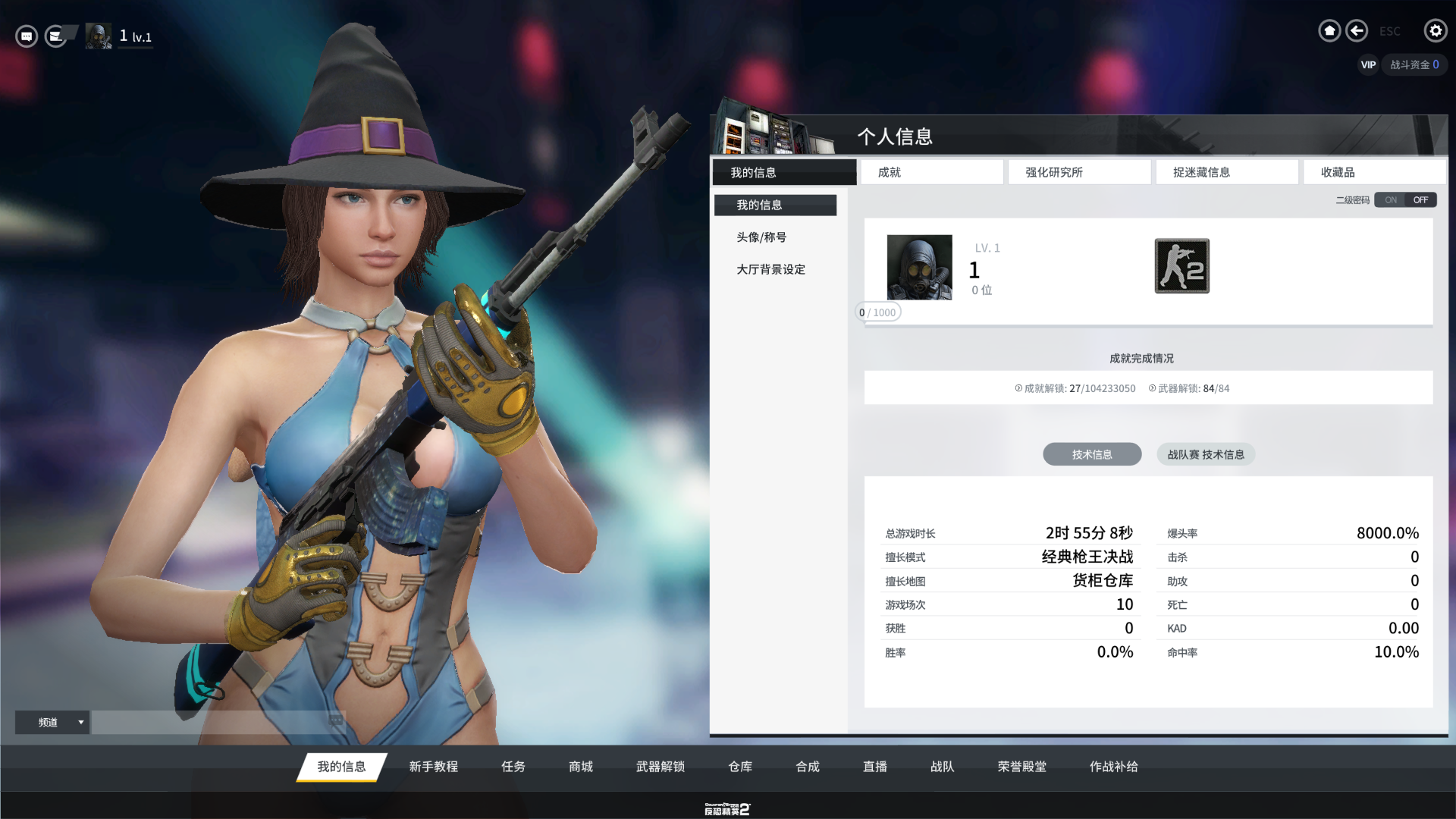Image resolution: width=1456 pixels, height=819 pixels.
Task: View the 荣誉殿堂 hall of honor
Action: coord(1021,767)
